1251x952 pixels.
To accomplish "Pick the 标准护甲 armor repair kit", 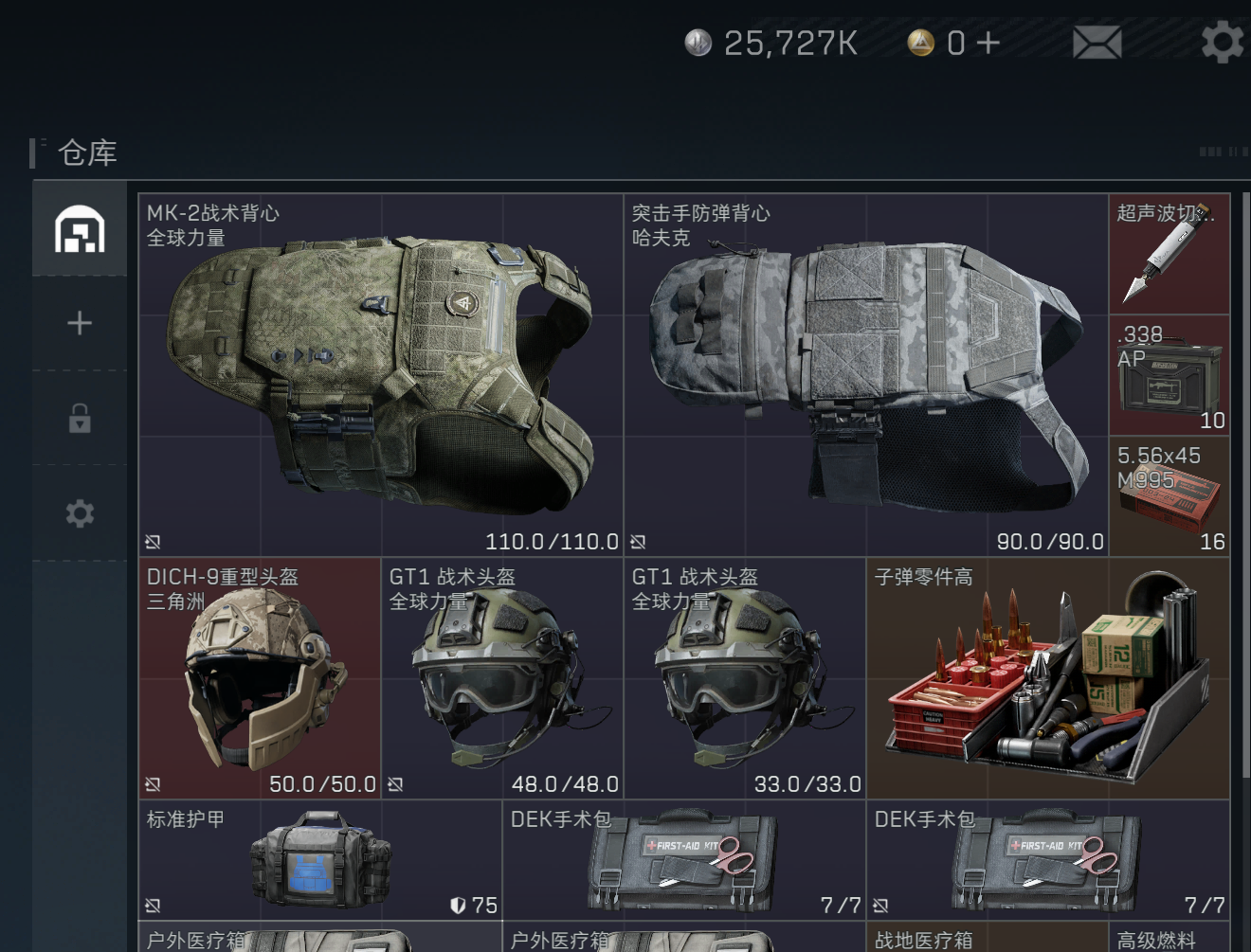I will click(319, 860).
